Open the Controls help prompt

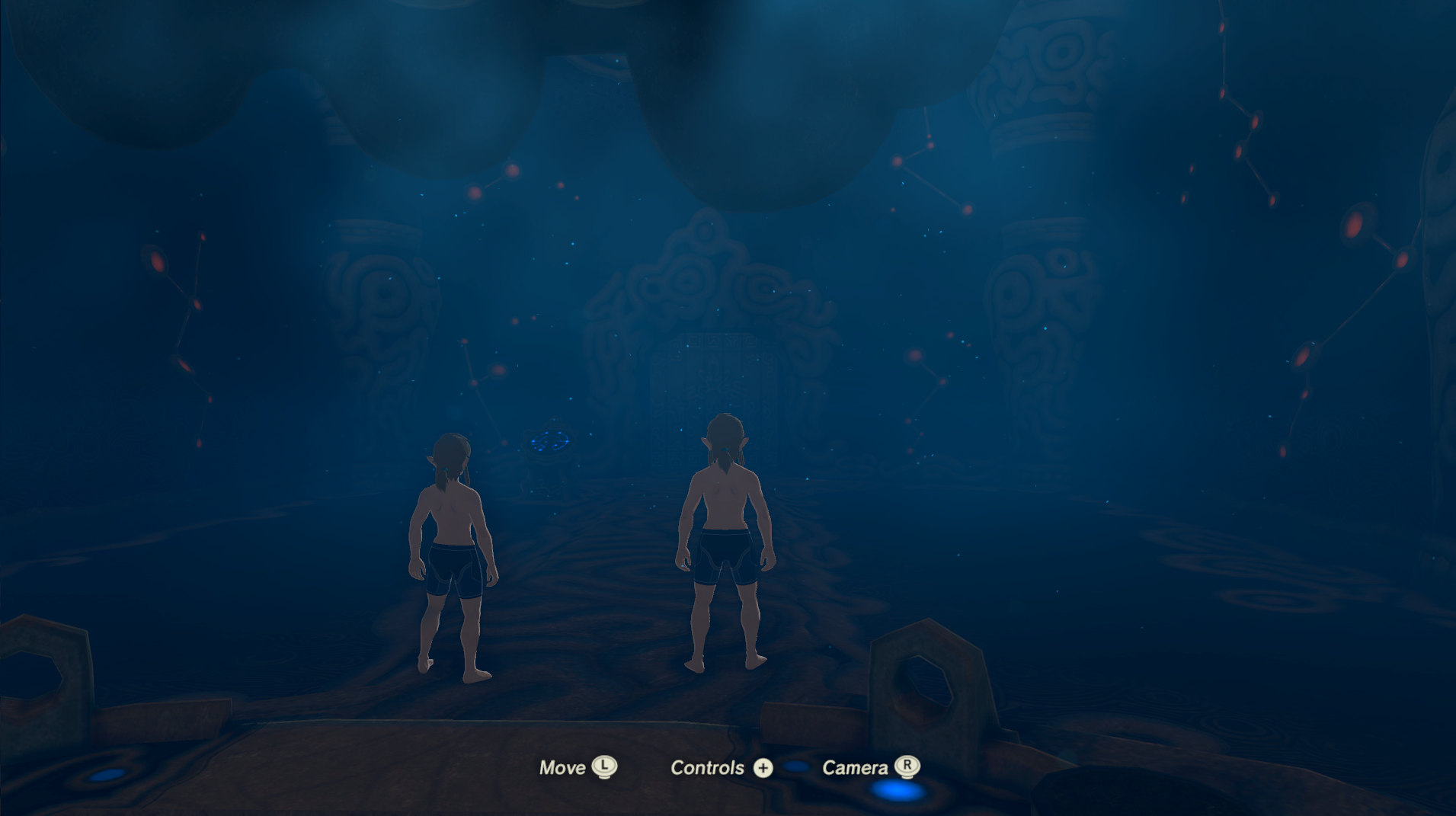click(x=707, y=767)
